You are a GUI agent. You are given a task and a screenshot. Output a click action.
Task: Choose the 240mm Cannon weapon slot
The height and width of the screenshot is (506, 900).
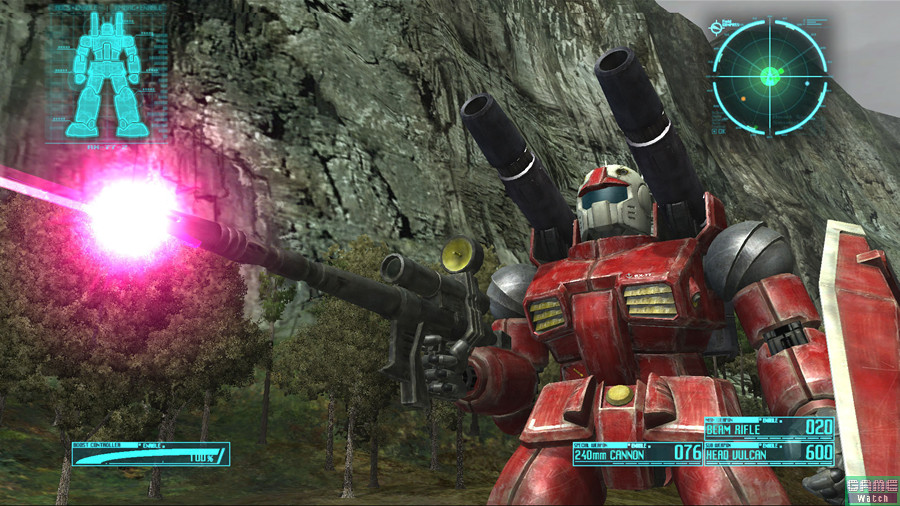[637, 452]
